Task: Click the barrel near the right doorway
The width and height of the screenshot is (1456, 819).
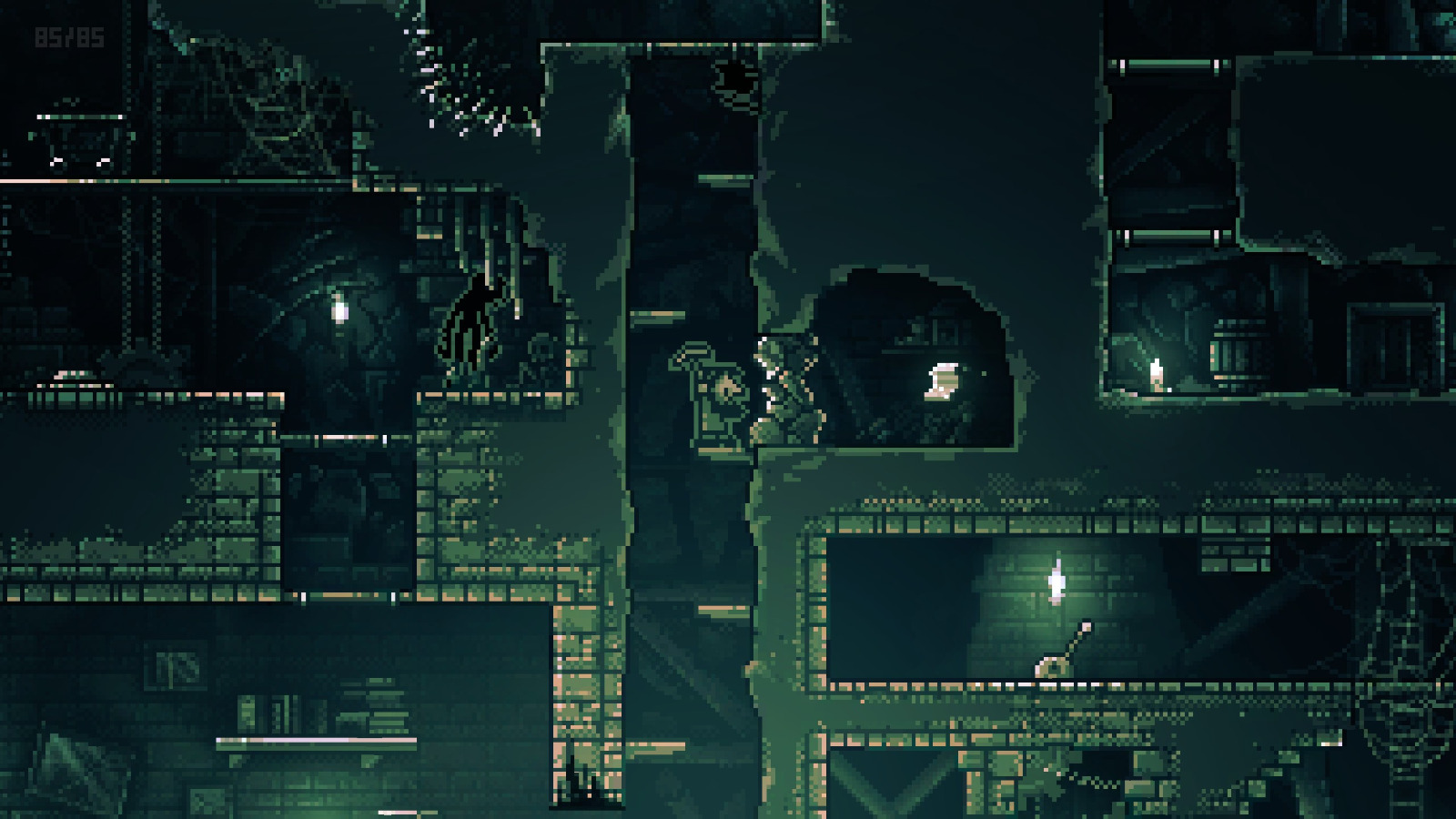Action: (x=1233, y=350)
